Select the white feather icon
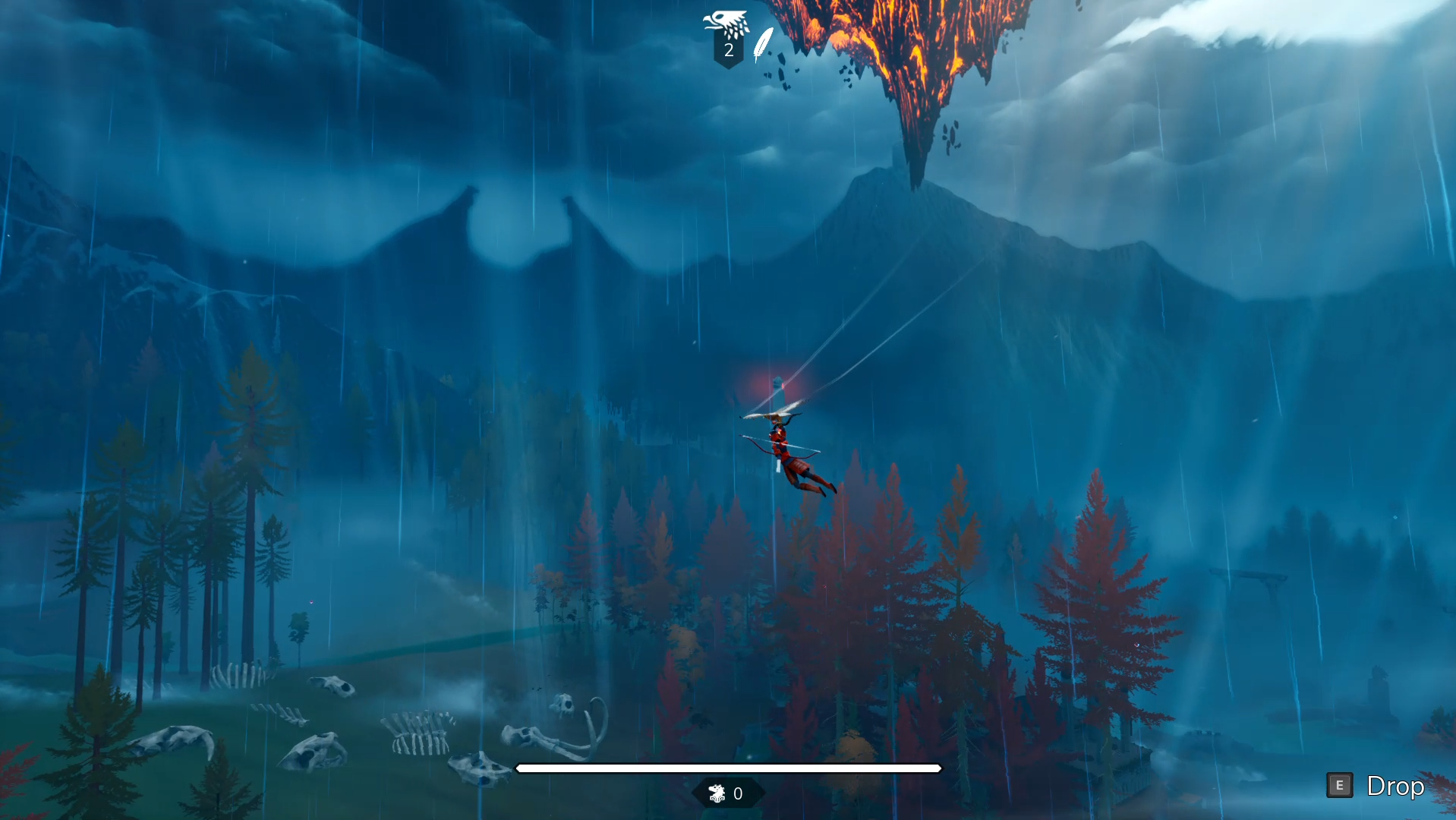The width and height of the screenshot is (1456, 820). click(x=763, y=43)
